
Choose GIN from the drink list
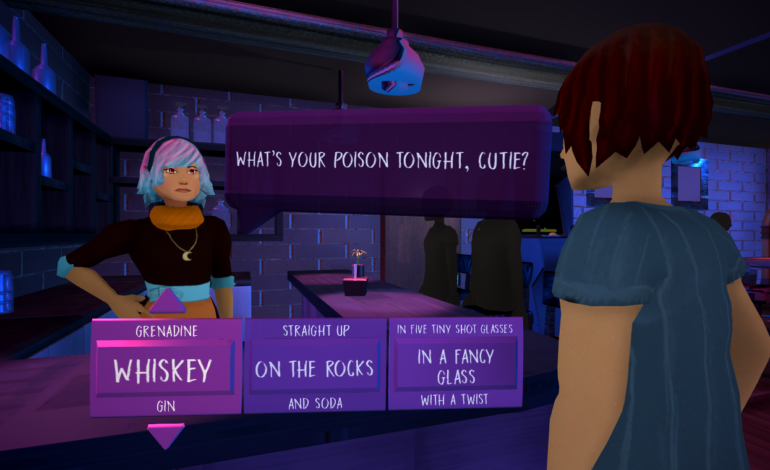[x=164, y=405]
